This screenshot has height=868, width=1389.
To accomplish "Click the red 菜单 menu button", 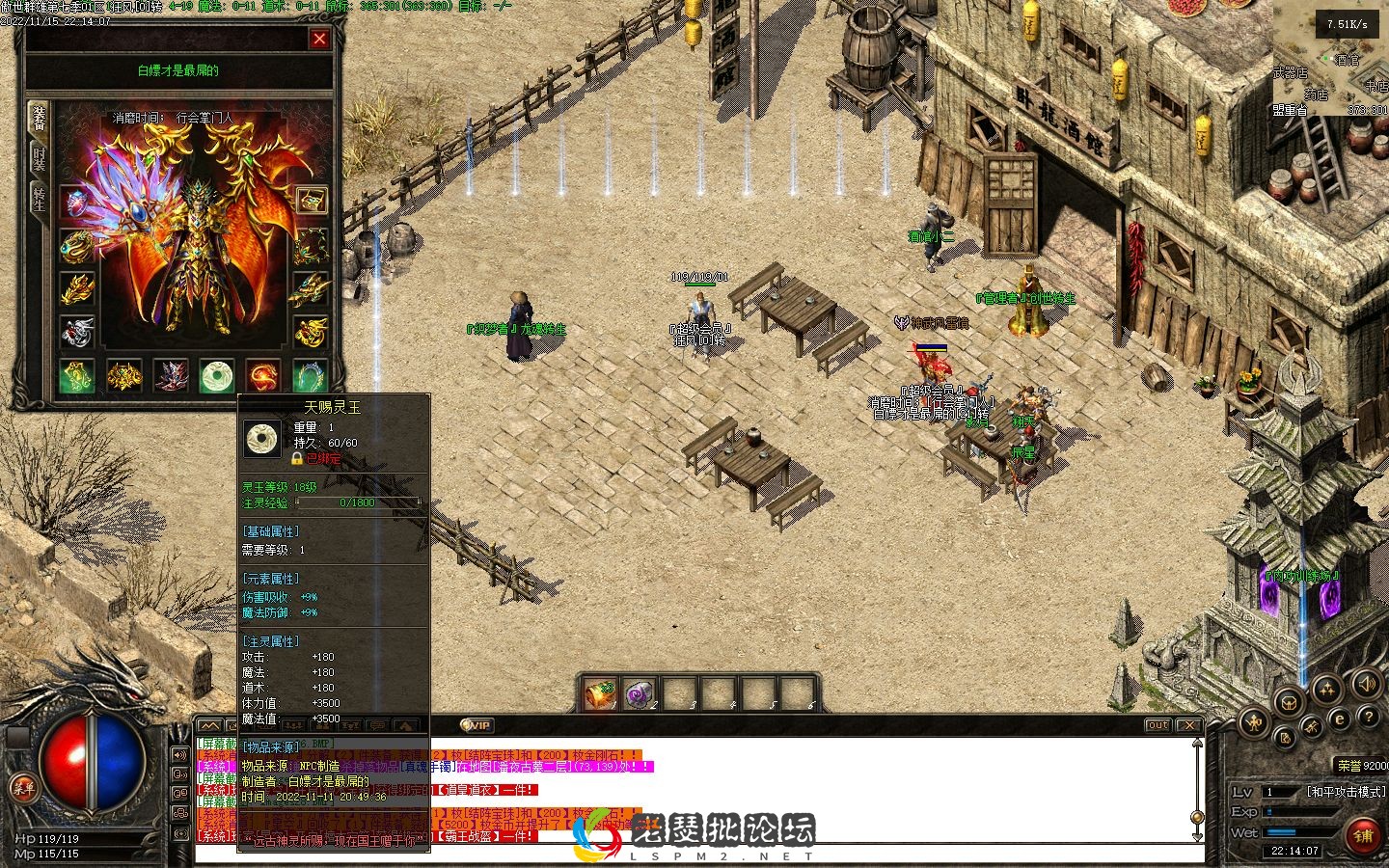I will pyautogui.click(x=23, y=788).
